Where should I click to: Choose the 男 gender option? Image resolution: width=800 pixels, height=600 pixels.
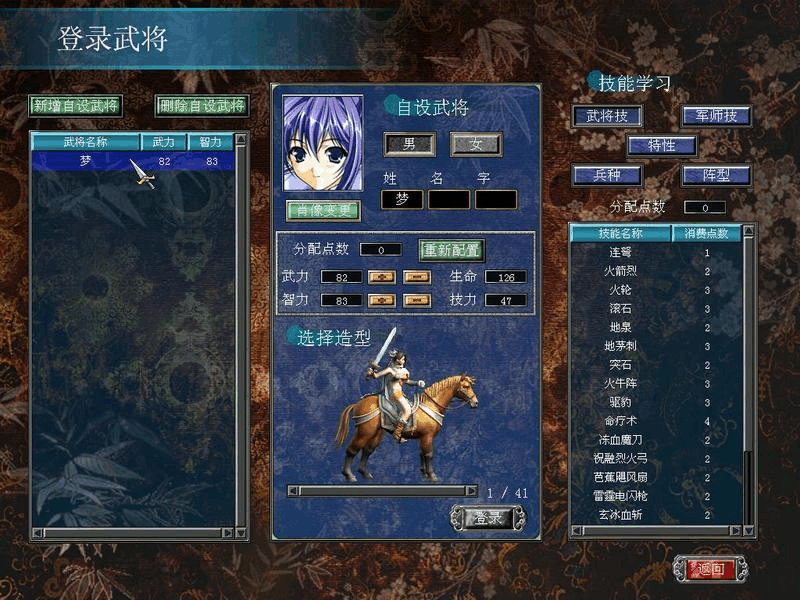409,144
